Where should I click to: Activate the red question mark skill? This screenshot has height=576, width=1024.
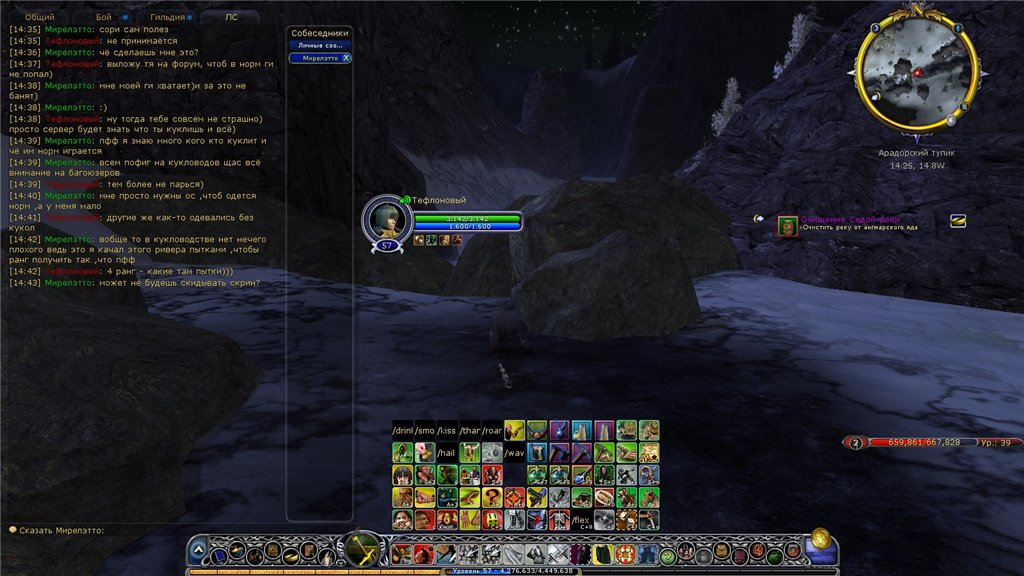492,497
